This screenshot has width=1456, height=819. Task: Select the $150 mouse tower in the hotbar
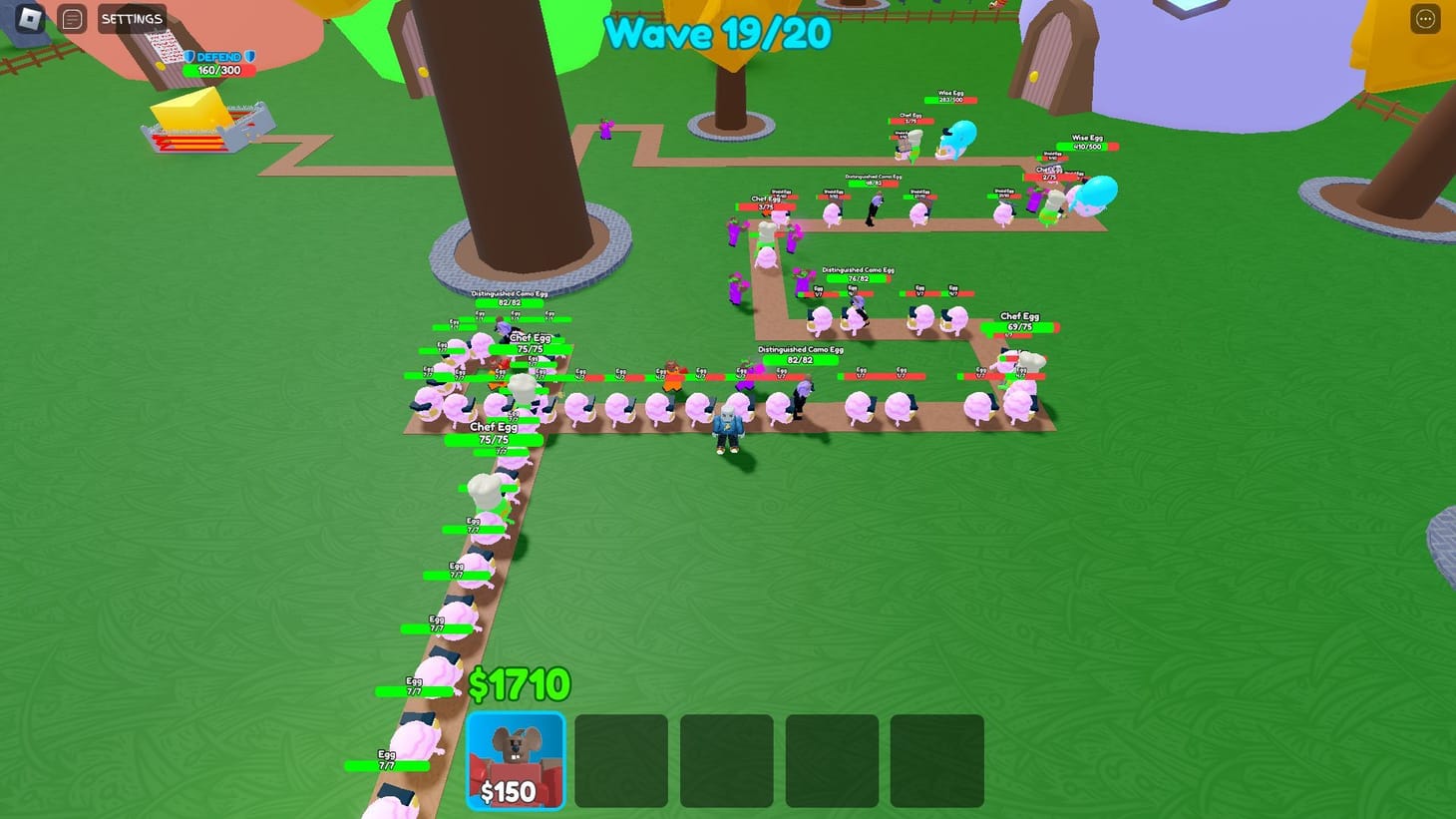[515, 762]
